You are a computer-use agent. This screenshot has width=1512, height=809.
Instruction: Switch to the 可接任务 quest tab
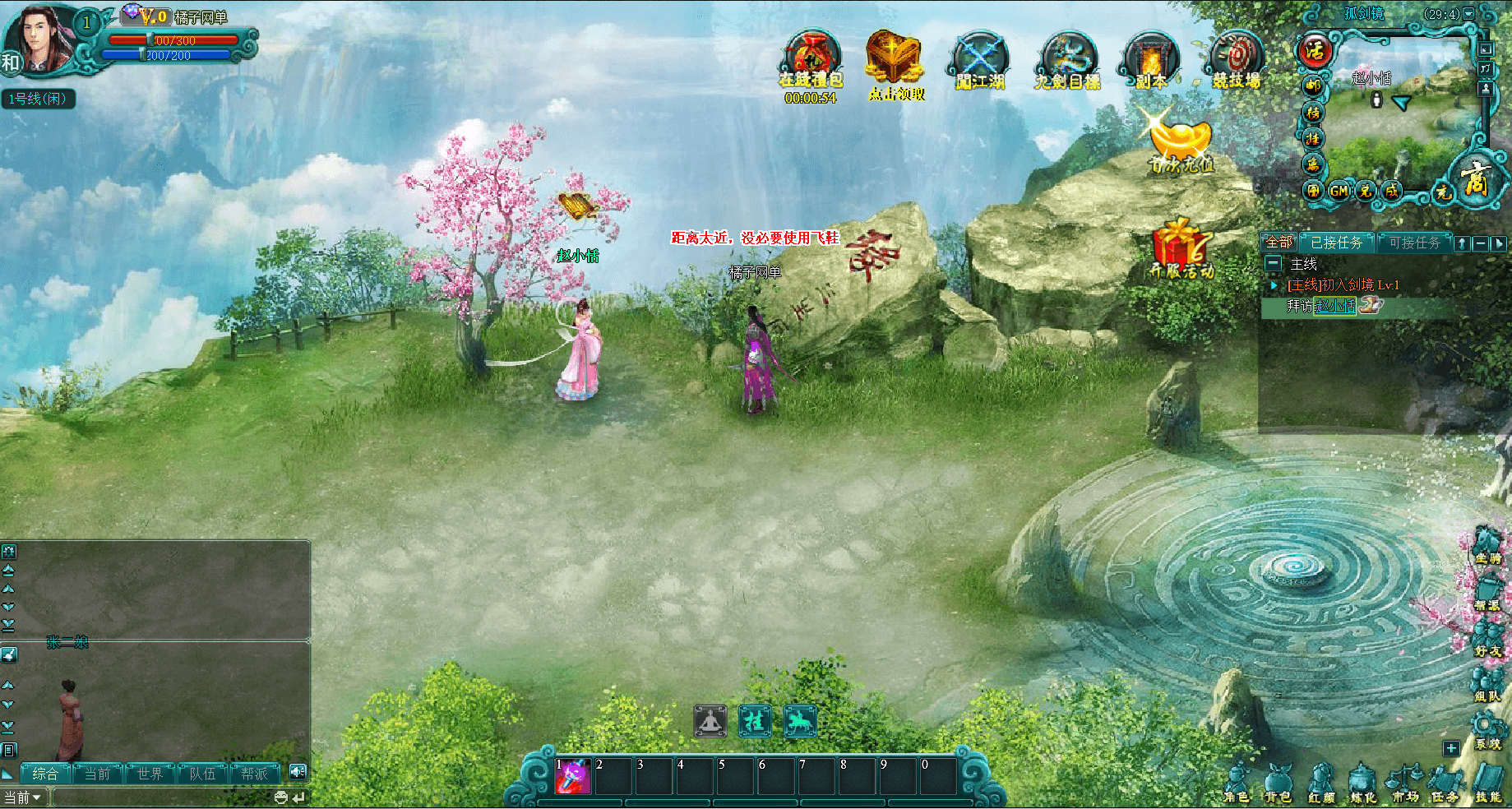(x=1414, y=243)
